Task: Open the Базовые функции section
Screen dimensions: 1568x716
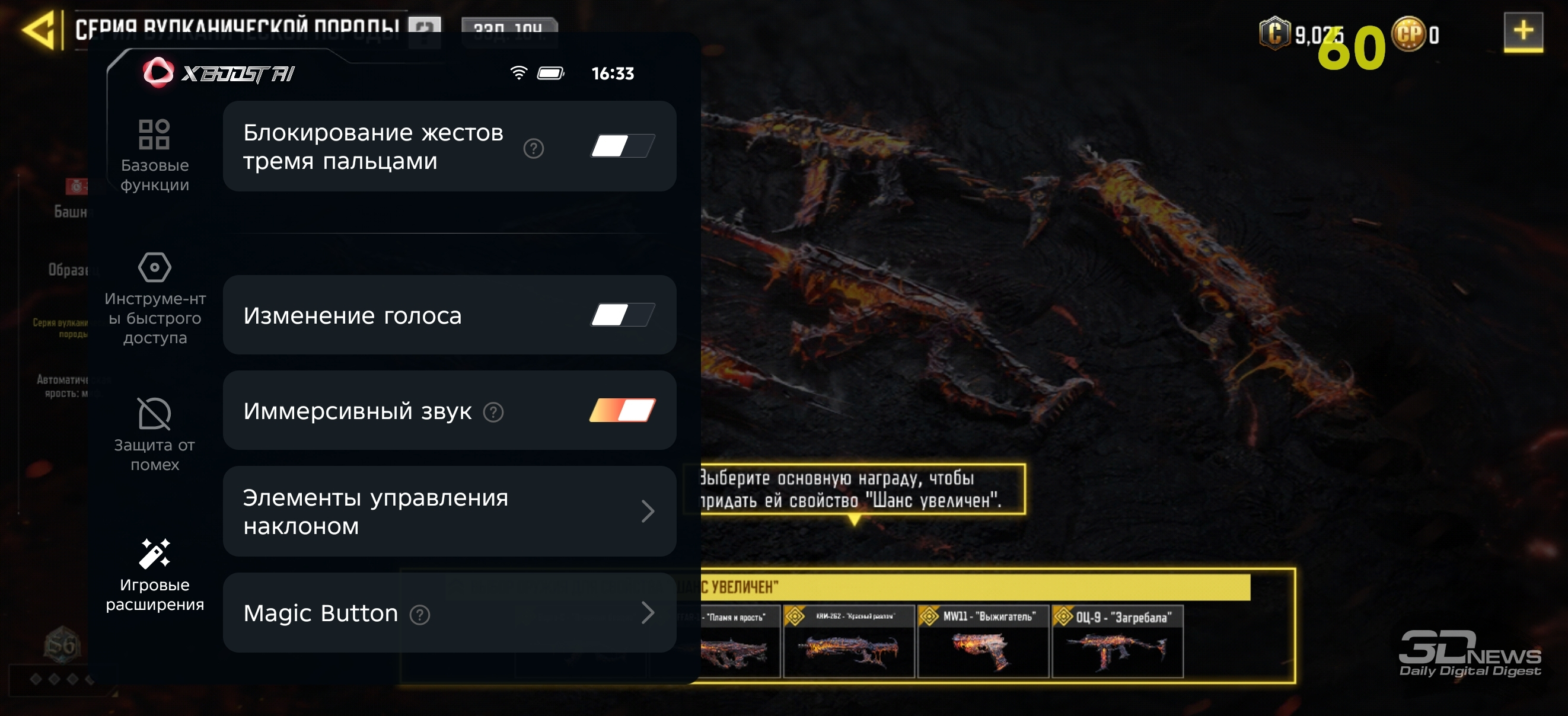Action: [155, 156]
